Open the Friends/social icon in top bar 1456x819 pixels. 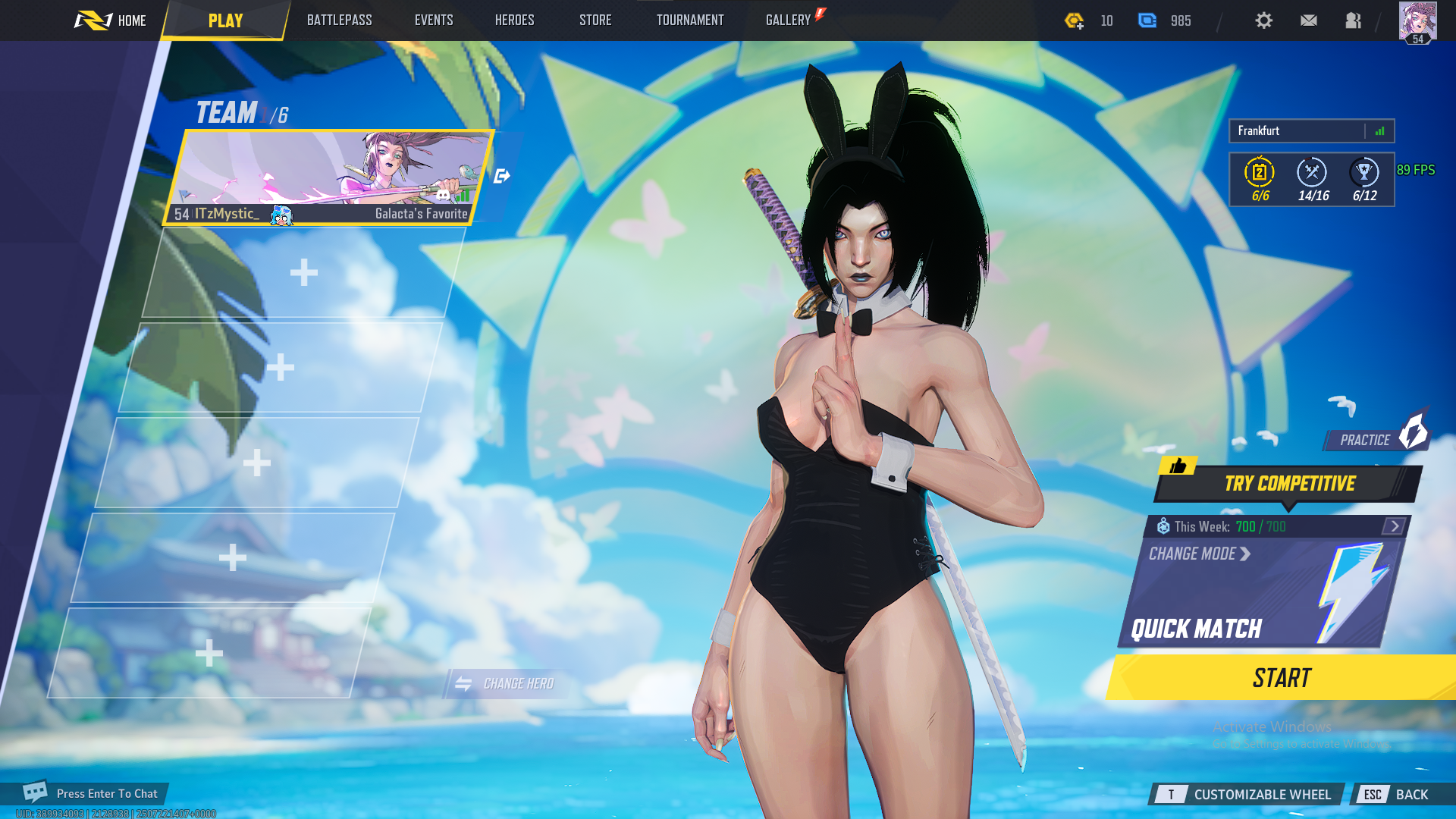click(x=1354, y=20)
